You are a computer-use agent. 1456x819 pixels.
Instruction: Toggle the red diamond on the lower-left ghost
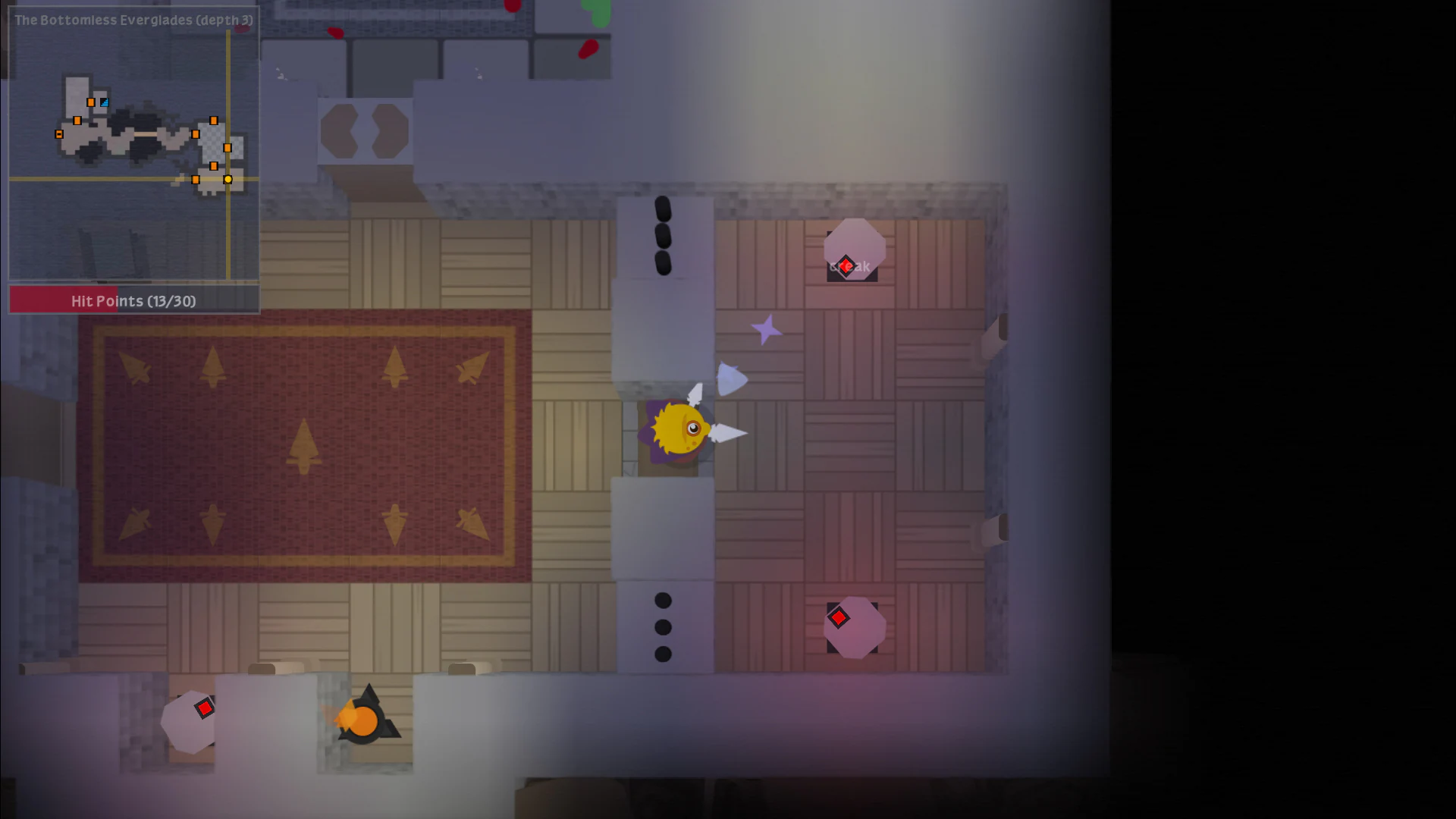click(203, 708)
